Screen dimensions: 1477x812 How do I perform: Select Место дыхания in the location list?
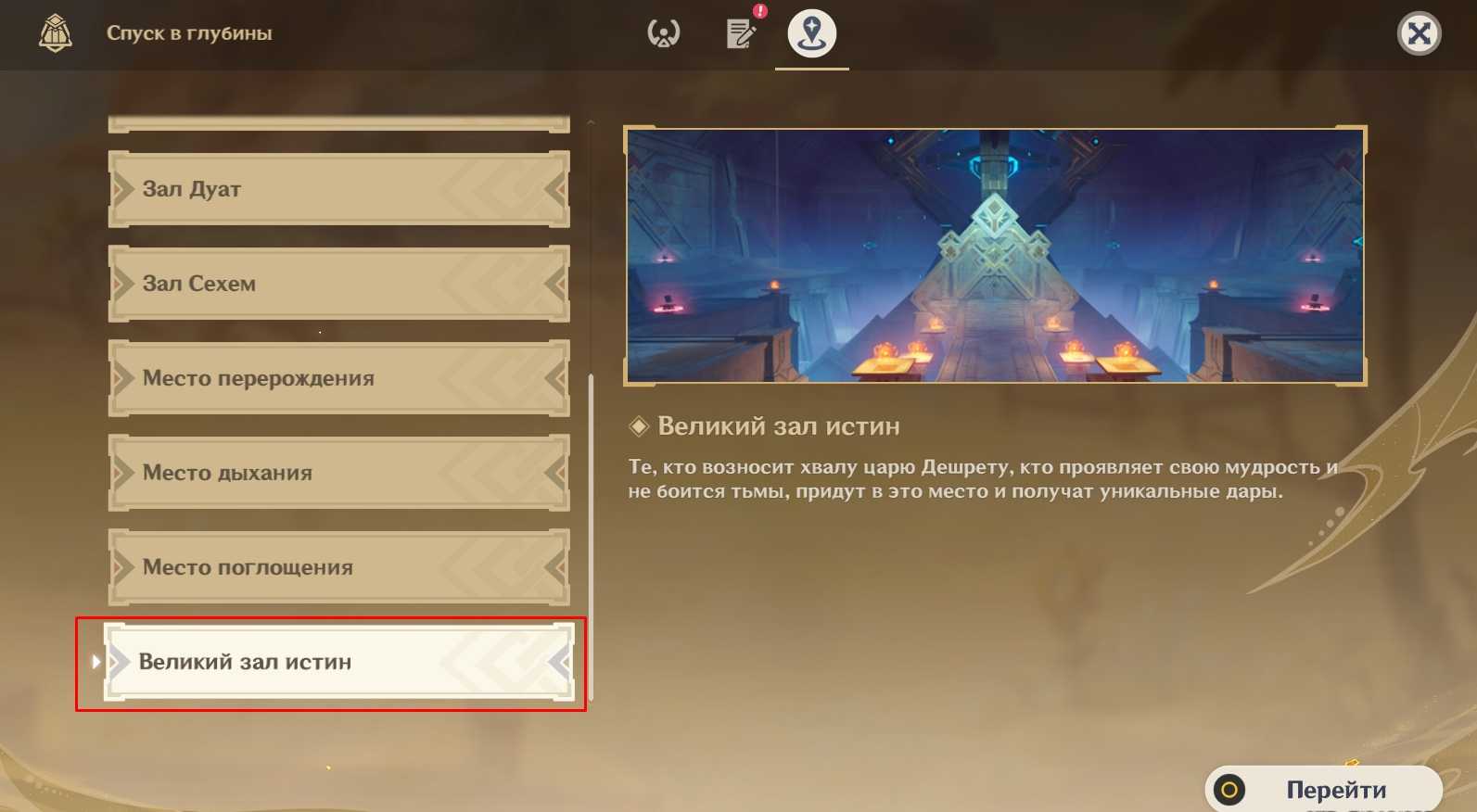coord(338,473)
